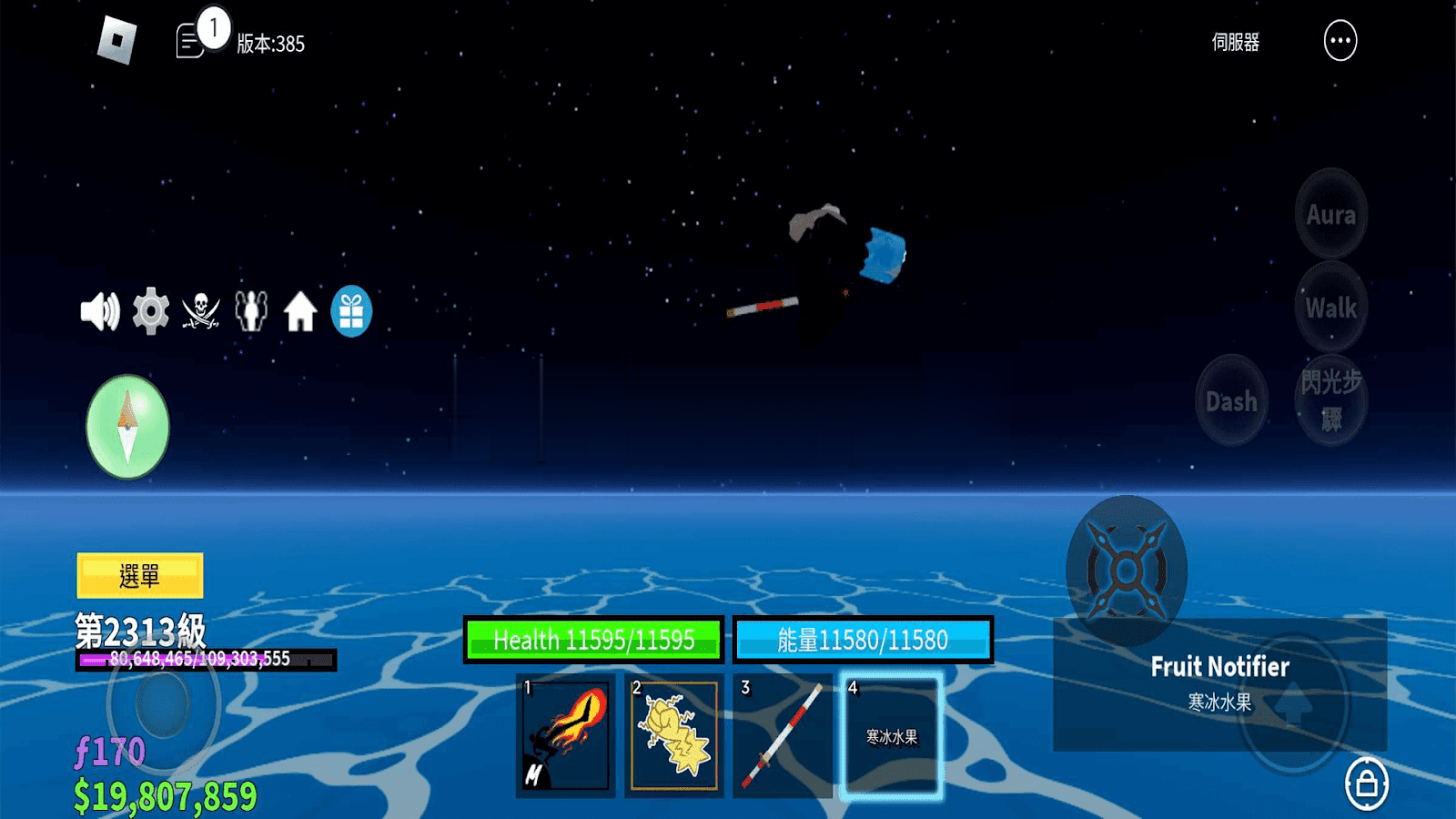Image resolution: width=1456 pixels, height=819 pixels.
Task: Open the yellow 選單 menu button
Action: point(140,575)
